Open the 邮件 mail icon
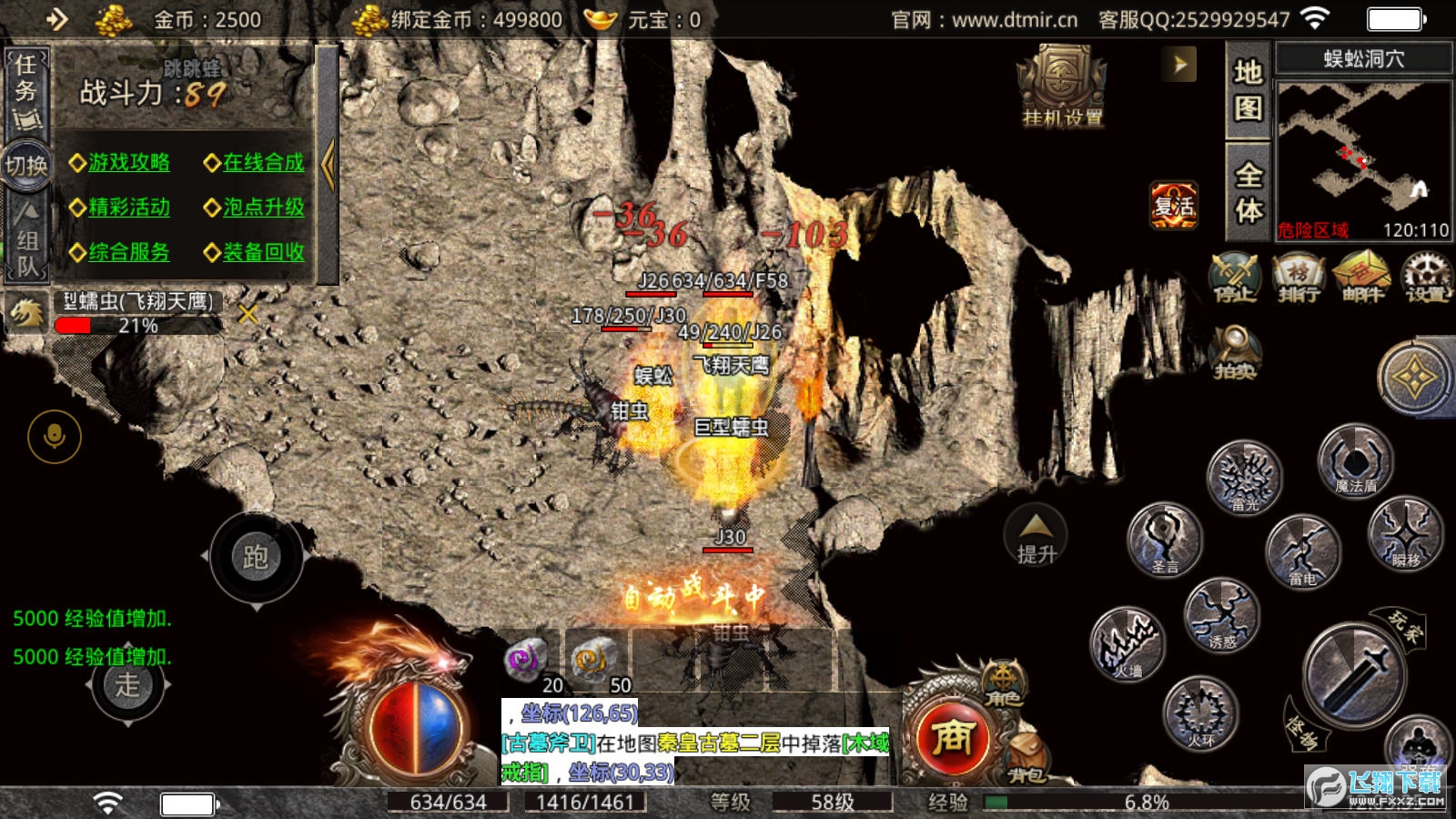1456x819 pixels. pyautogui.click(x=1361, y=278)
